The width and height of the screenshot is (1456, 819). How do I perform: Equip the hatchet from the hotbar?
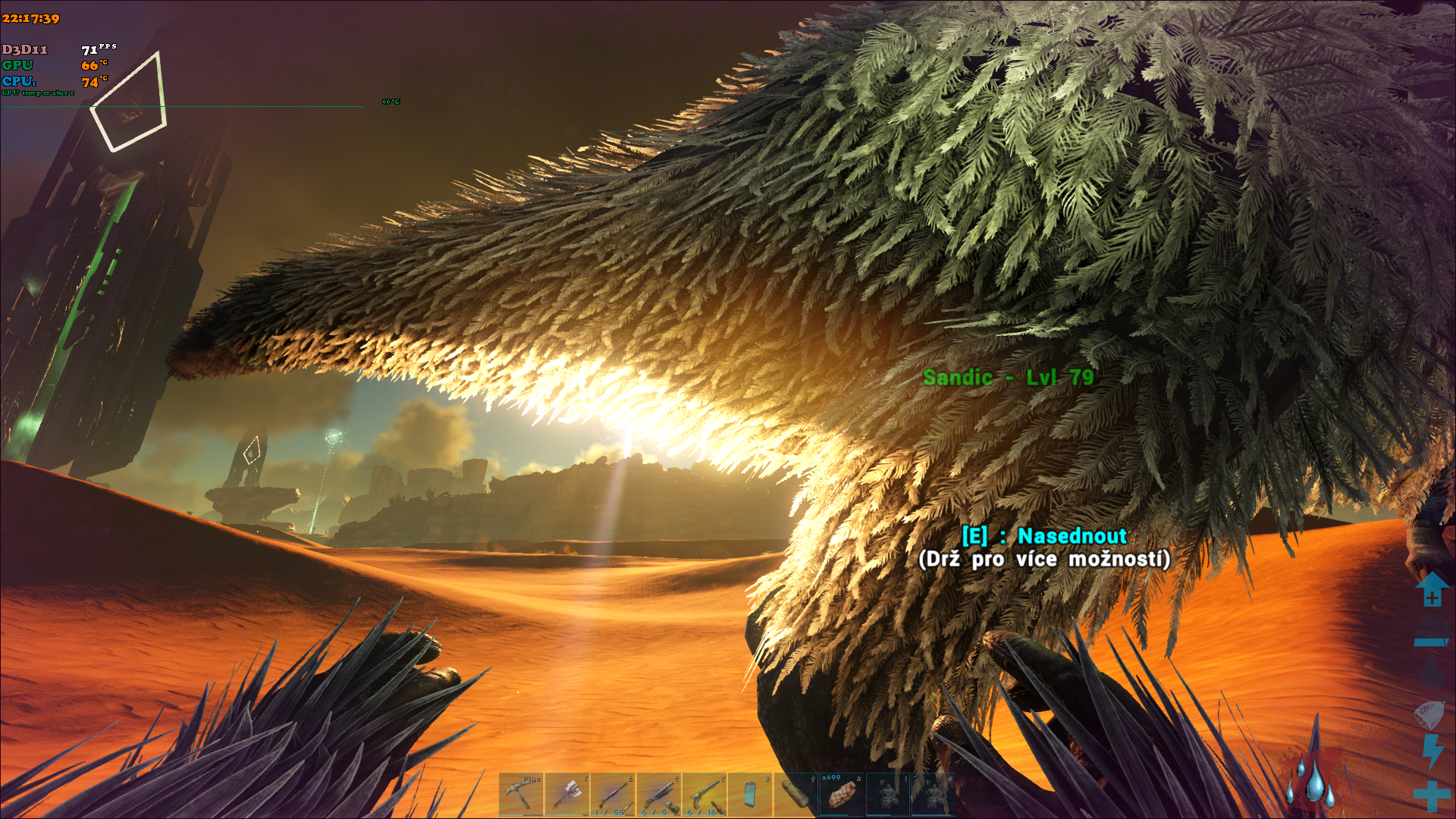pyautogui.click(x=567, y=795)
